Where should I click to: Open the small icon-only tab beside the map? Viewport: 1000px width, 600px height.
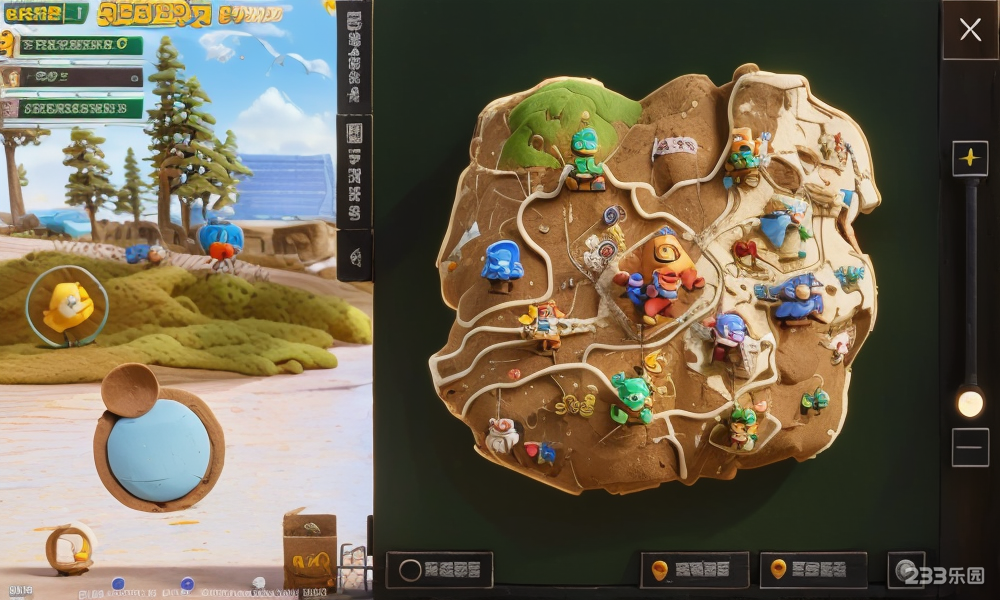pos(355,255)
